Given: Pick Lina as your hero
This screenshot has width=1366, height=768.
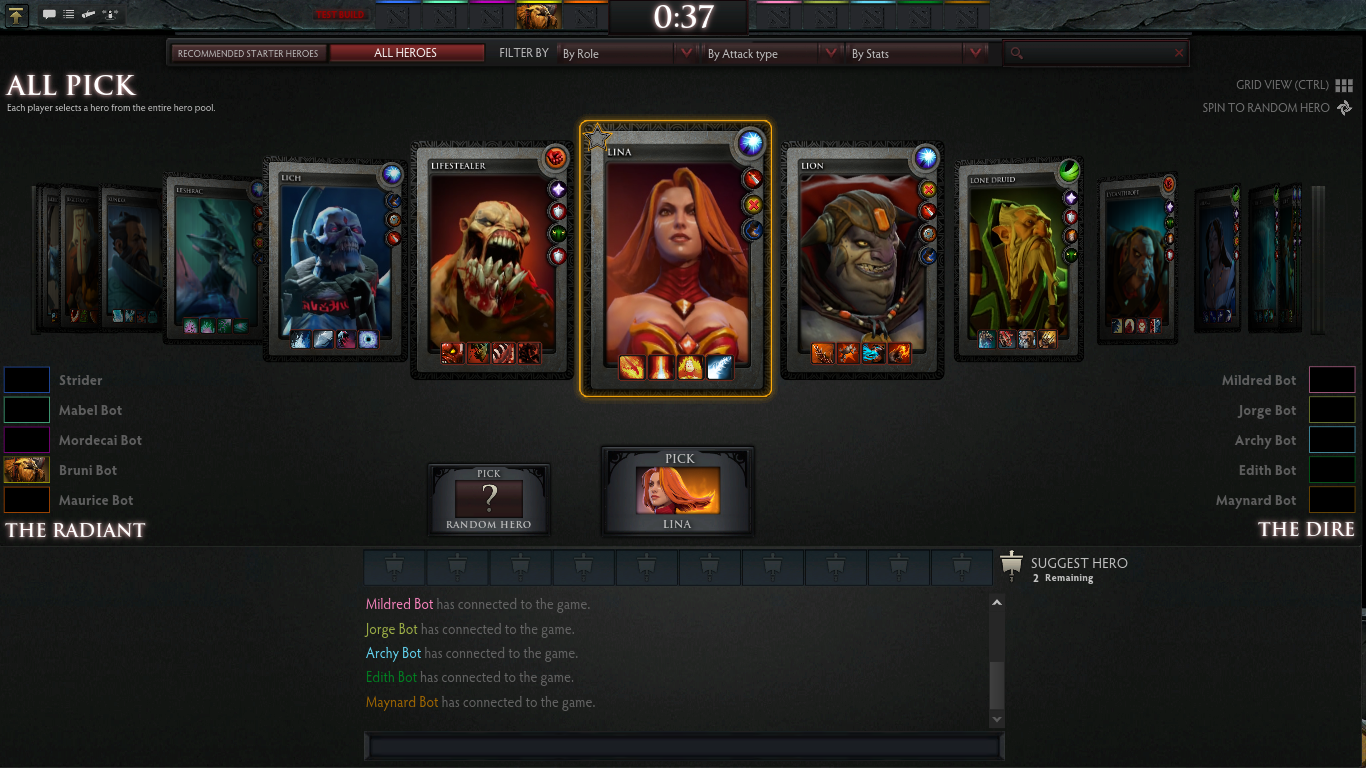Looking at the screenshot, I should click(x=678, y=491).
